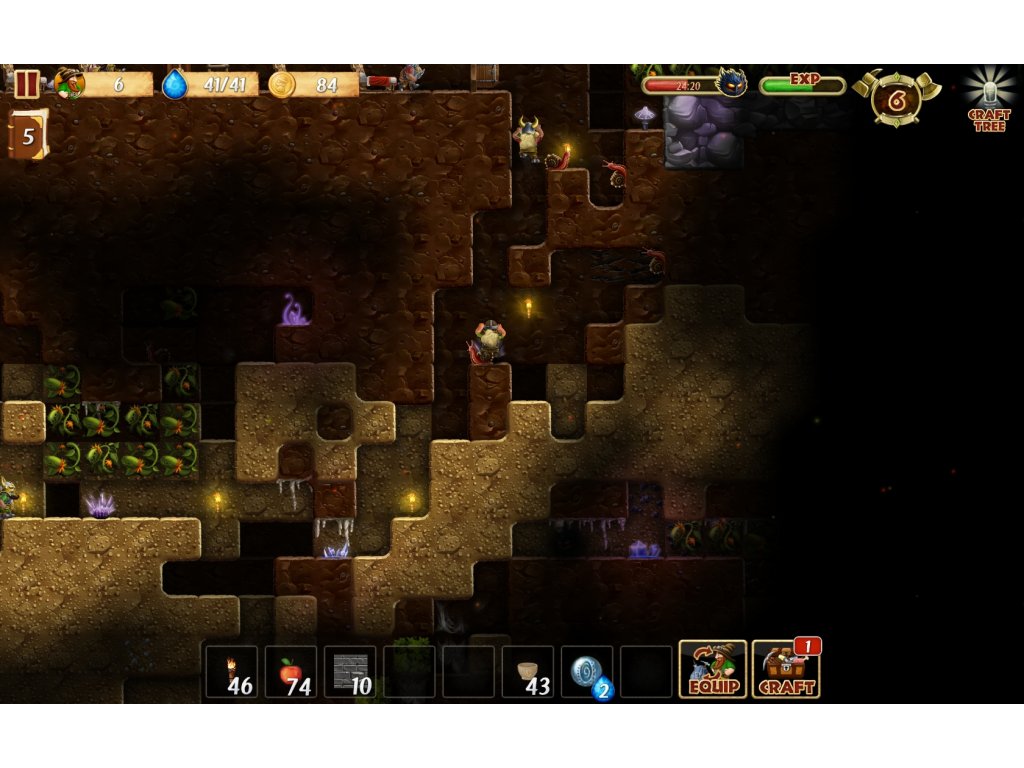Pause the game with the pause button

(x=27, y=84)
